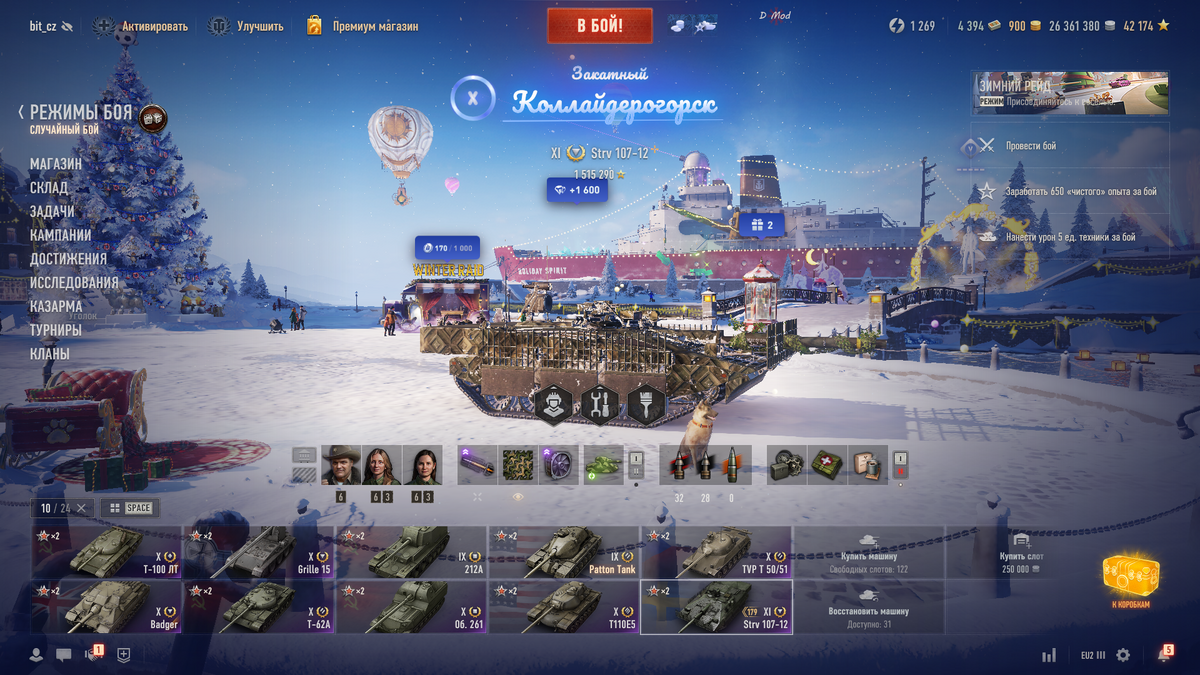Screen dimensions: 1200x675
Task: Select the T-100 ЛТ tank card
Action: 107,553
